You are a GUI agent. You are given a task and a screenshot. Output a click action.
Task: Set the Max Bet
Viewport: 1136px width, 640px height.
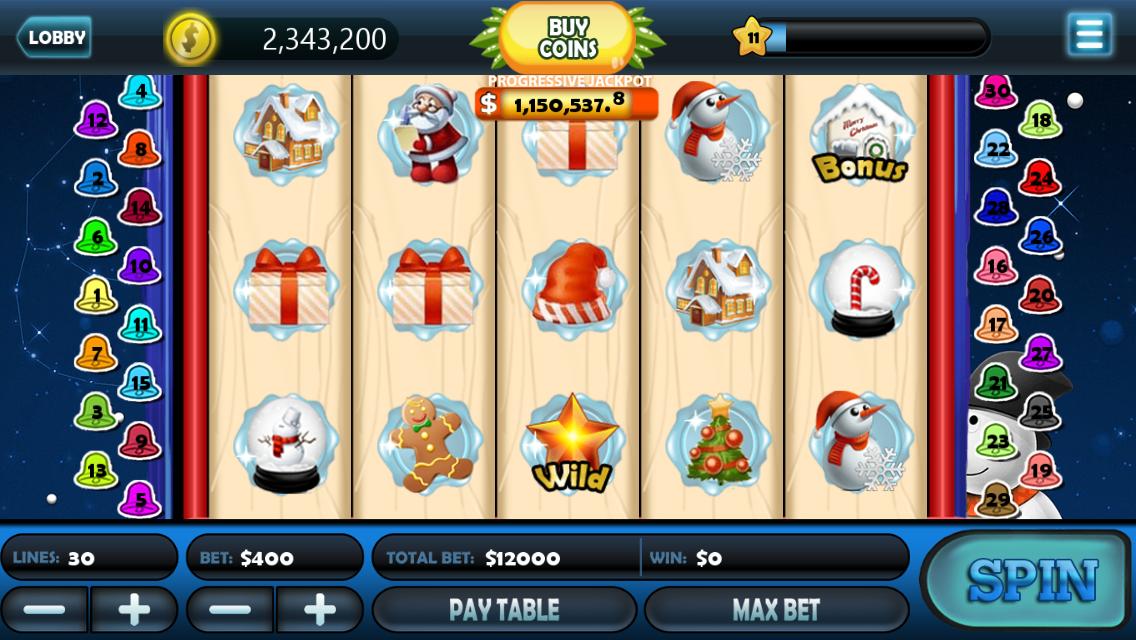click(776, 609)
